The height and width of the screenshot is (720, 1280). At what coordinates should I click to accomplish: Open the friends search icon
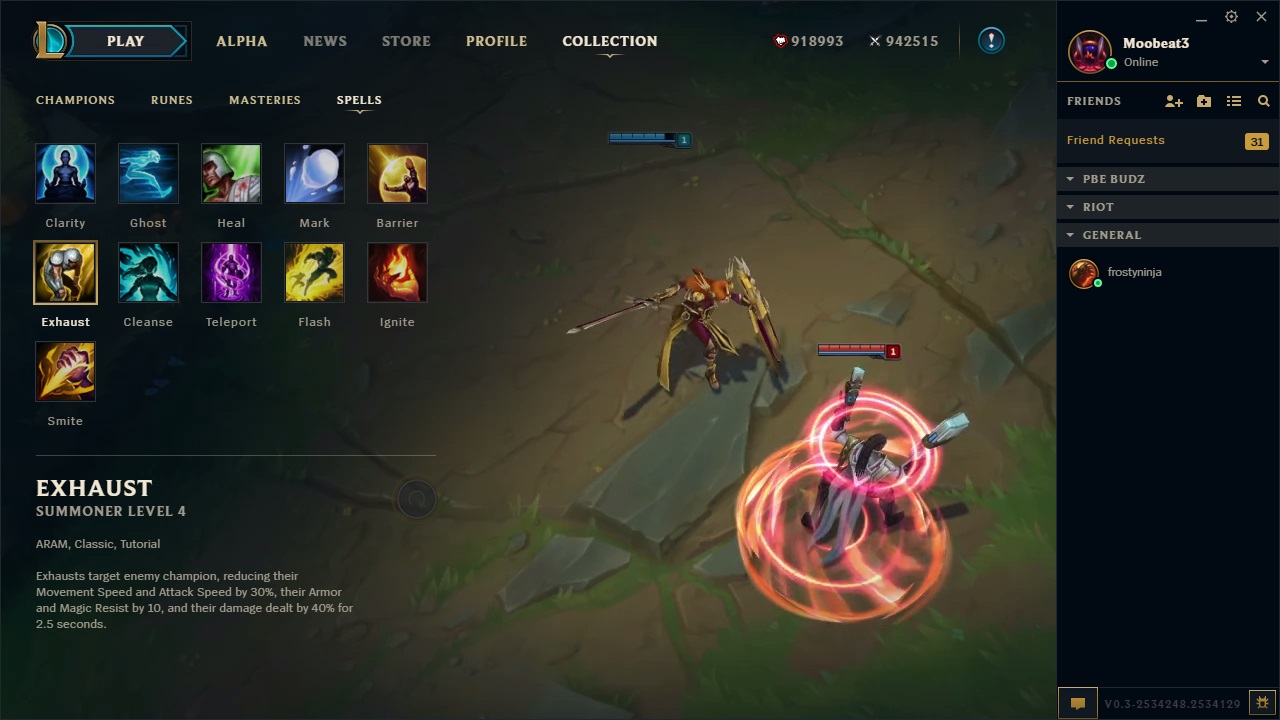[1263, 100]
